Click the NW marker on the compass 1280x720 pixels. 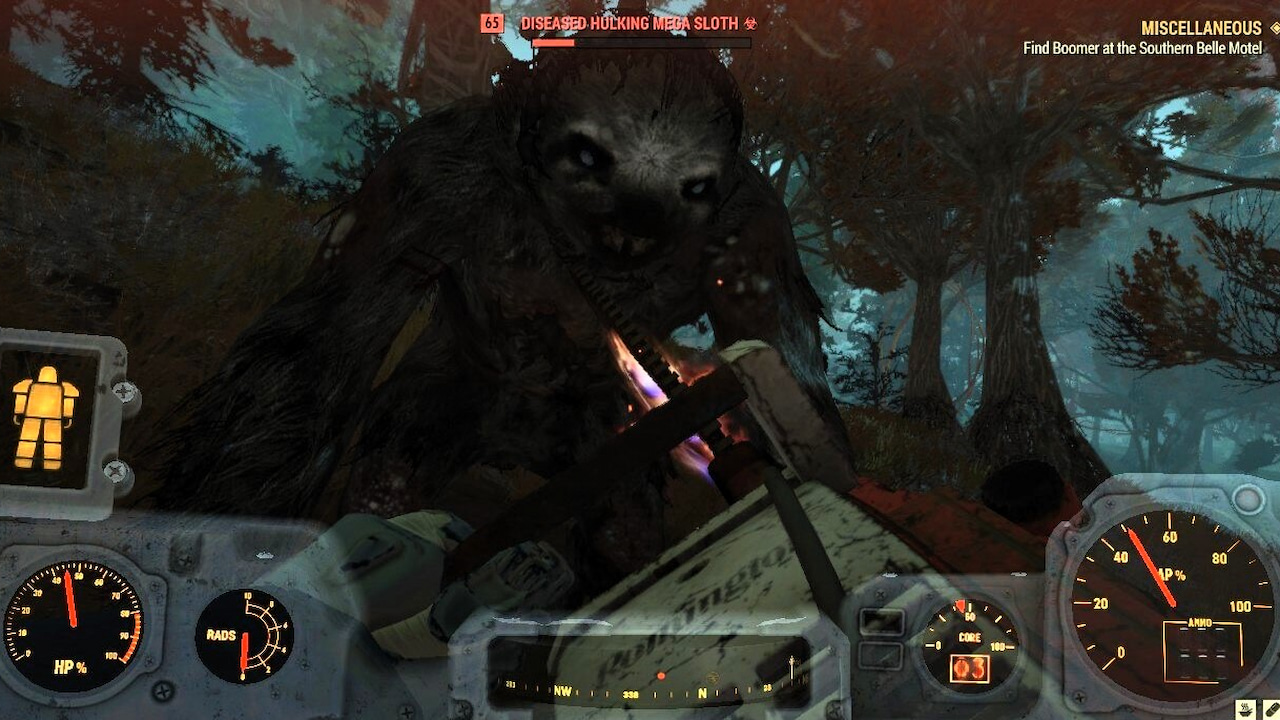coord(563,692)
